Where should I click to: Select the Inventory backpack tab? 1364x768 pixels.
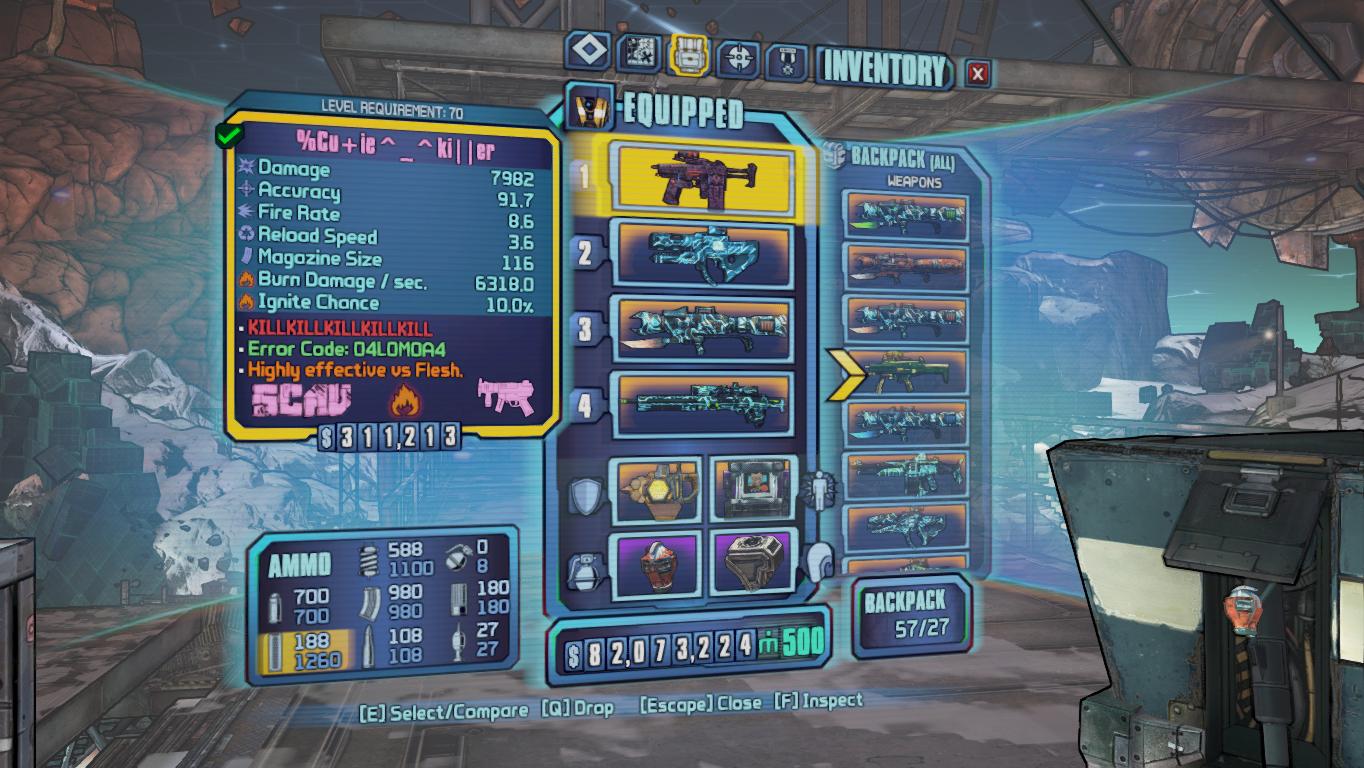point(690,55)
